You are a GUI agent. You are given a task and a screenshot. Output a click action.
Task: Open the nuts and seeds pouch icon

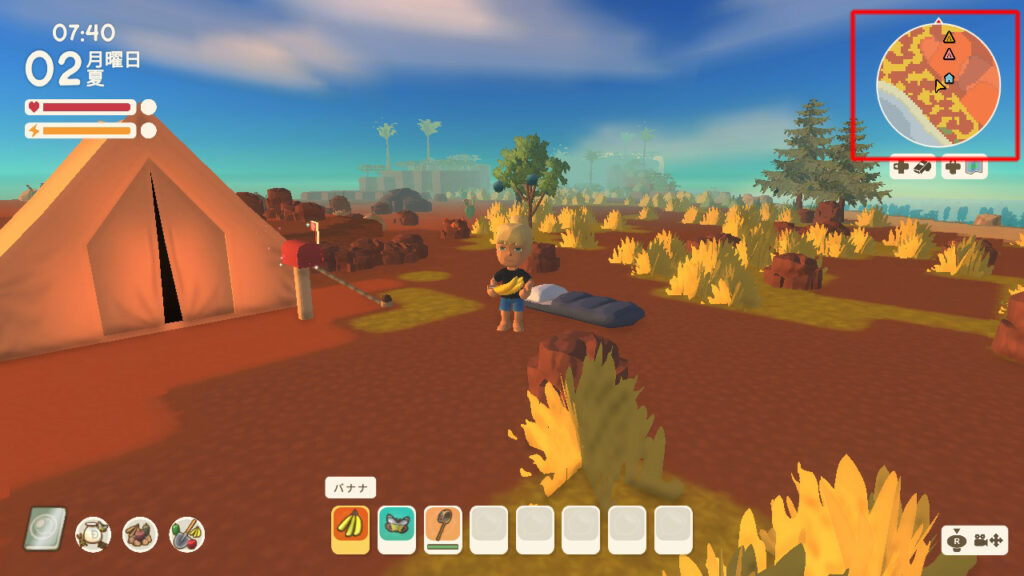140,533
